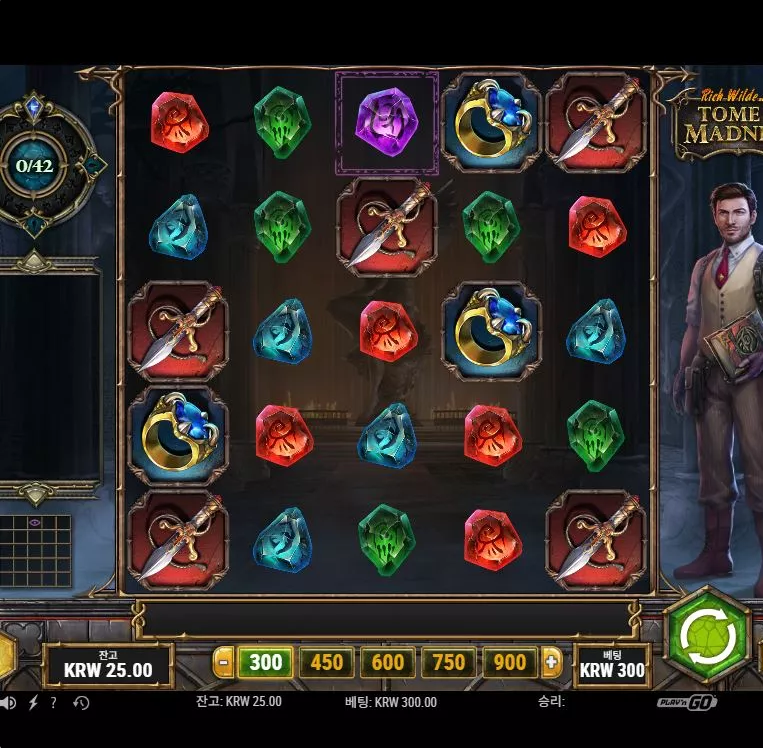The width and height of the screenshot is (763, 748).
Task: Open the game history clock icon
Action: (81, 702)
